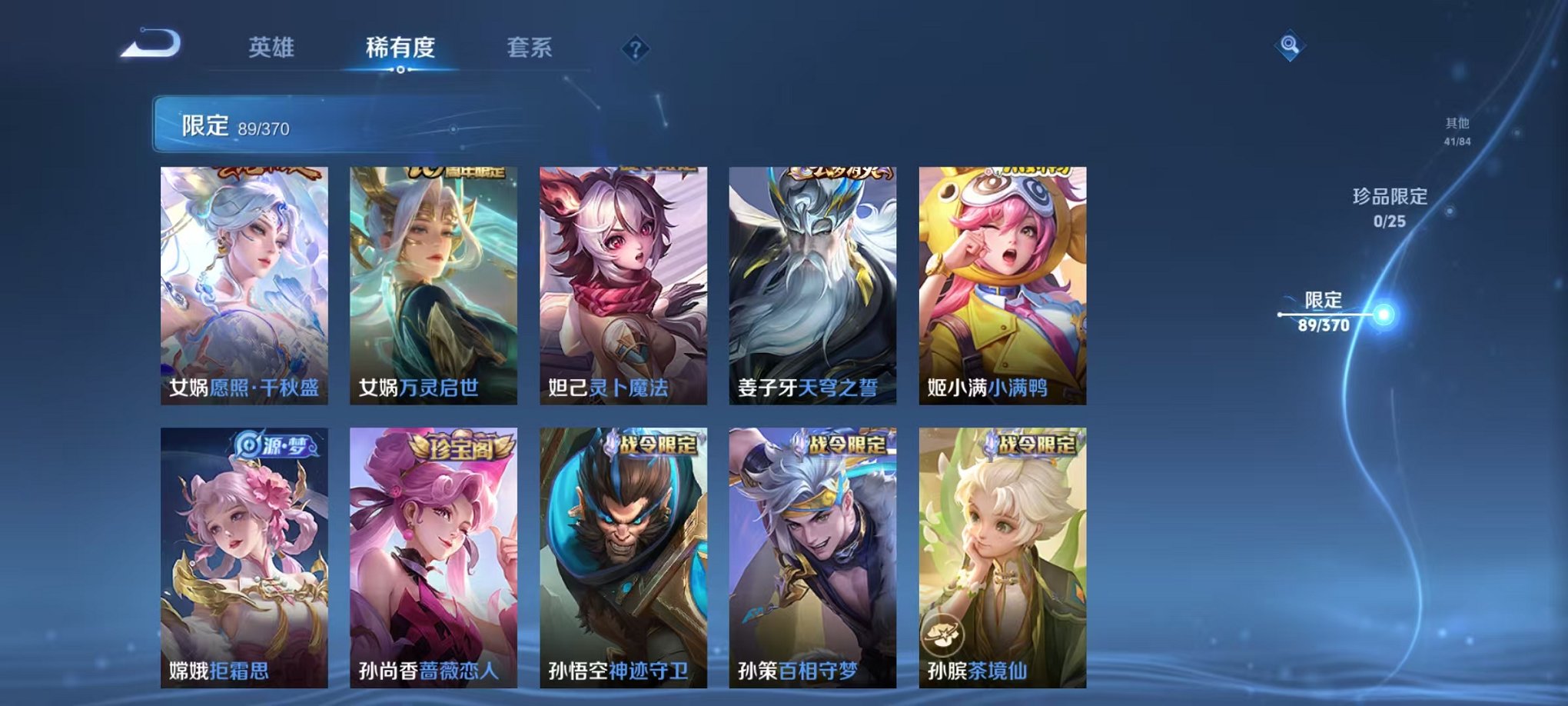Click the back arrow in the top left corner
This screenshot has width=1568, height=706.
pos(151,44)
